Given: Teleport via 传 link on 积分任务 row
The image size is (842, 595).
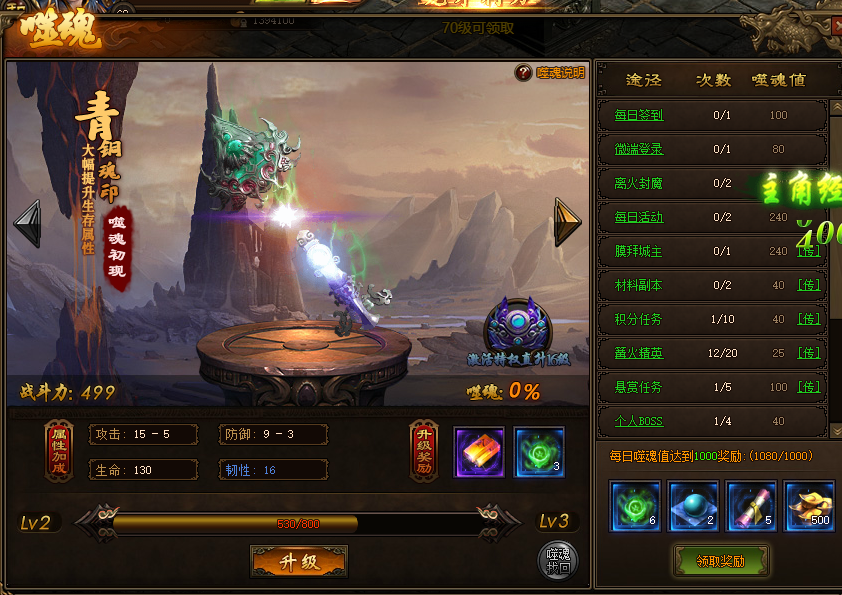Looking at the screenshot, I should point(809,319).
